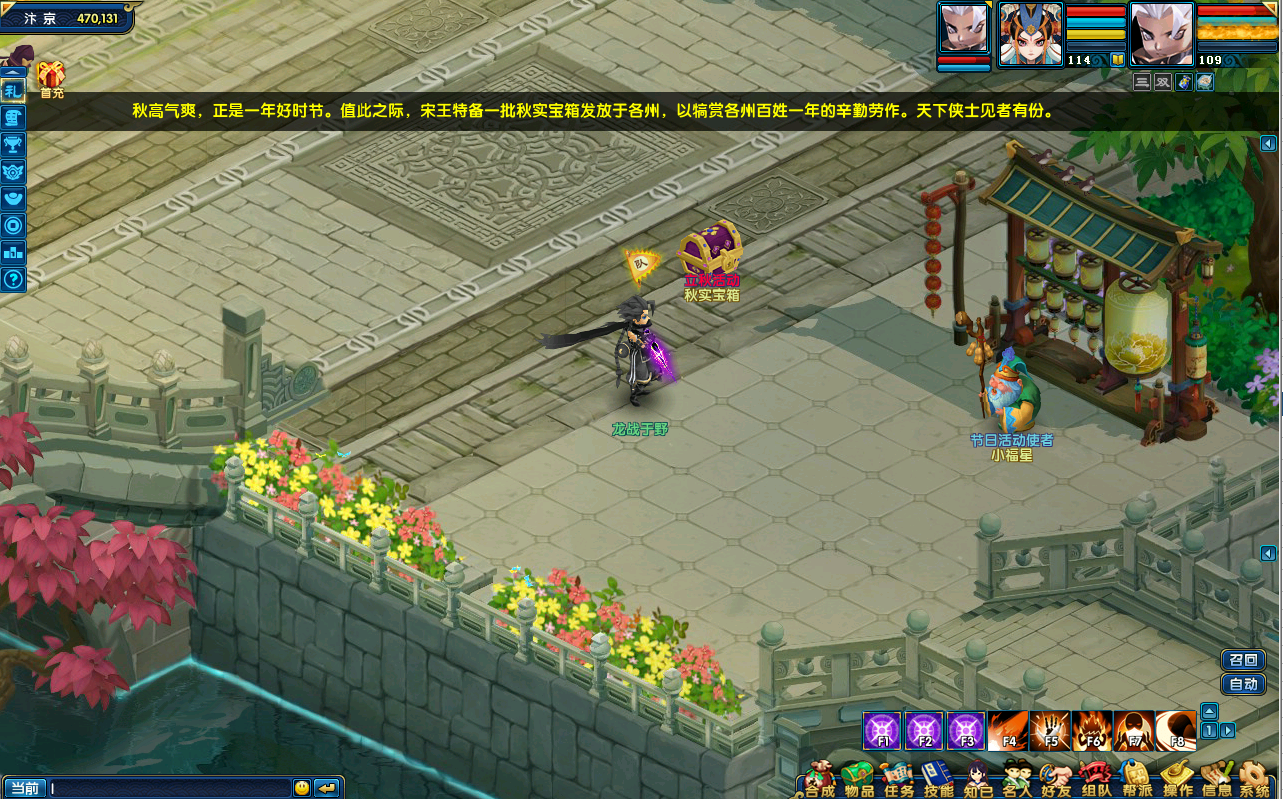
Task: Use the F6 flaming fist skill
Action: click(1093, 731)
